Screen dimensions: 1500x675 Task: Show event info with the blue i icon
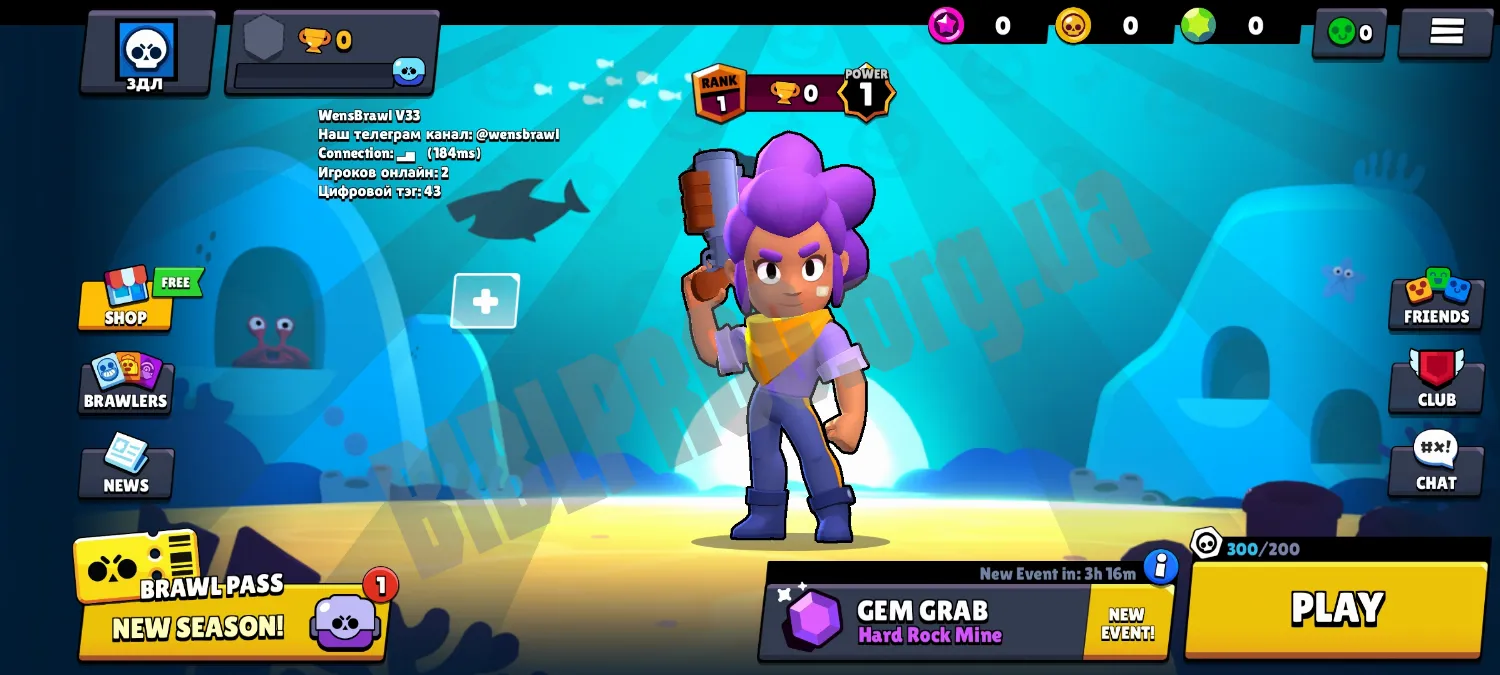pyautogui.click(x=1161, y=566)
